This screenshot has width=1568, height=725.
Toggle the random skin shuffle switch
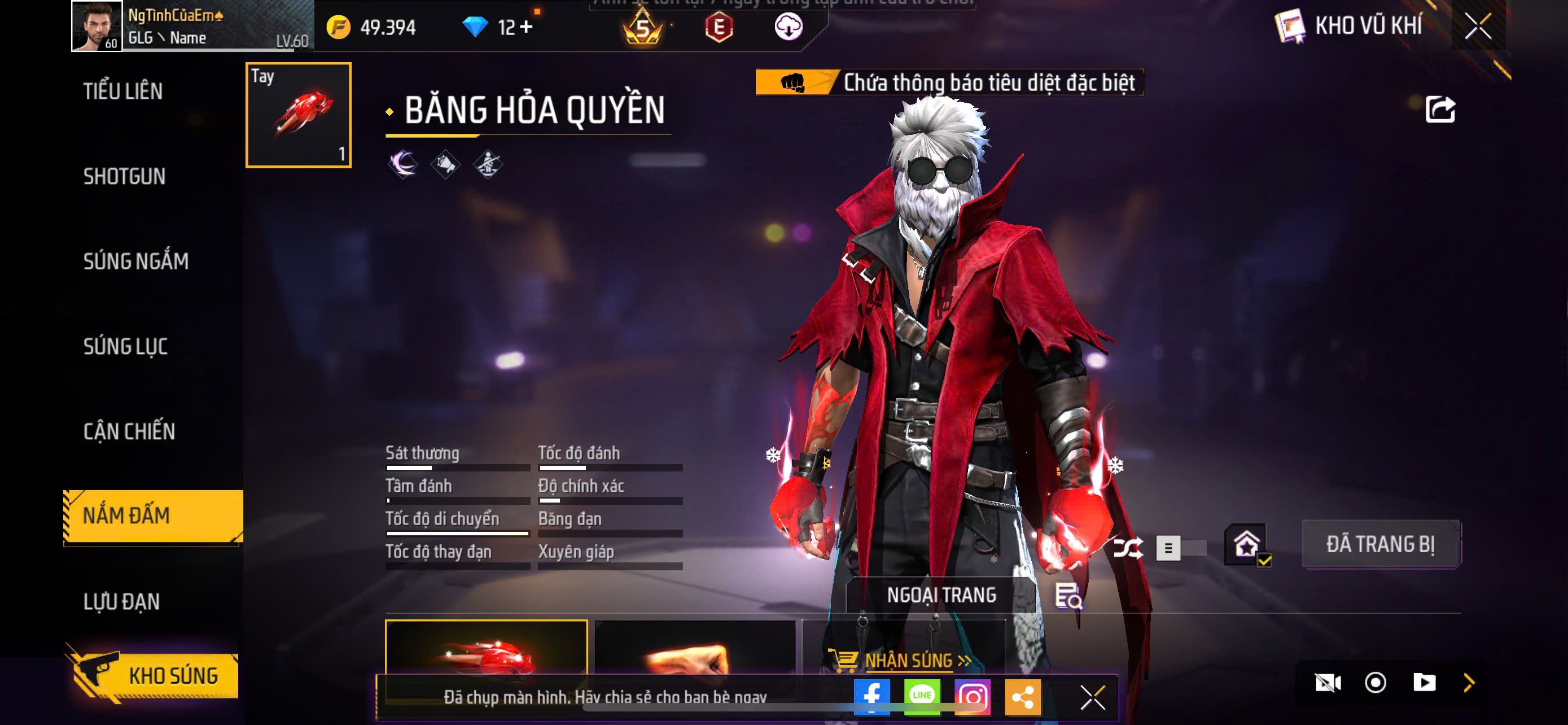pyautogui.click(x=1180, y=548)
